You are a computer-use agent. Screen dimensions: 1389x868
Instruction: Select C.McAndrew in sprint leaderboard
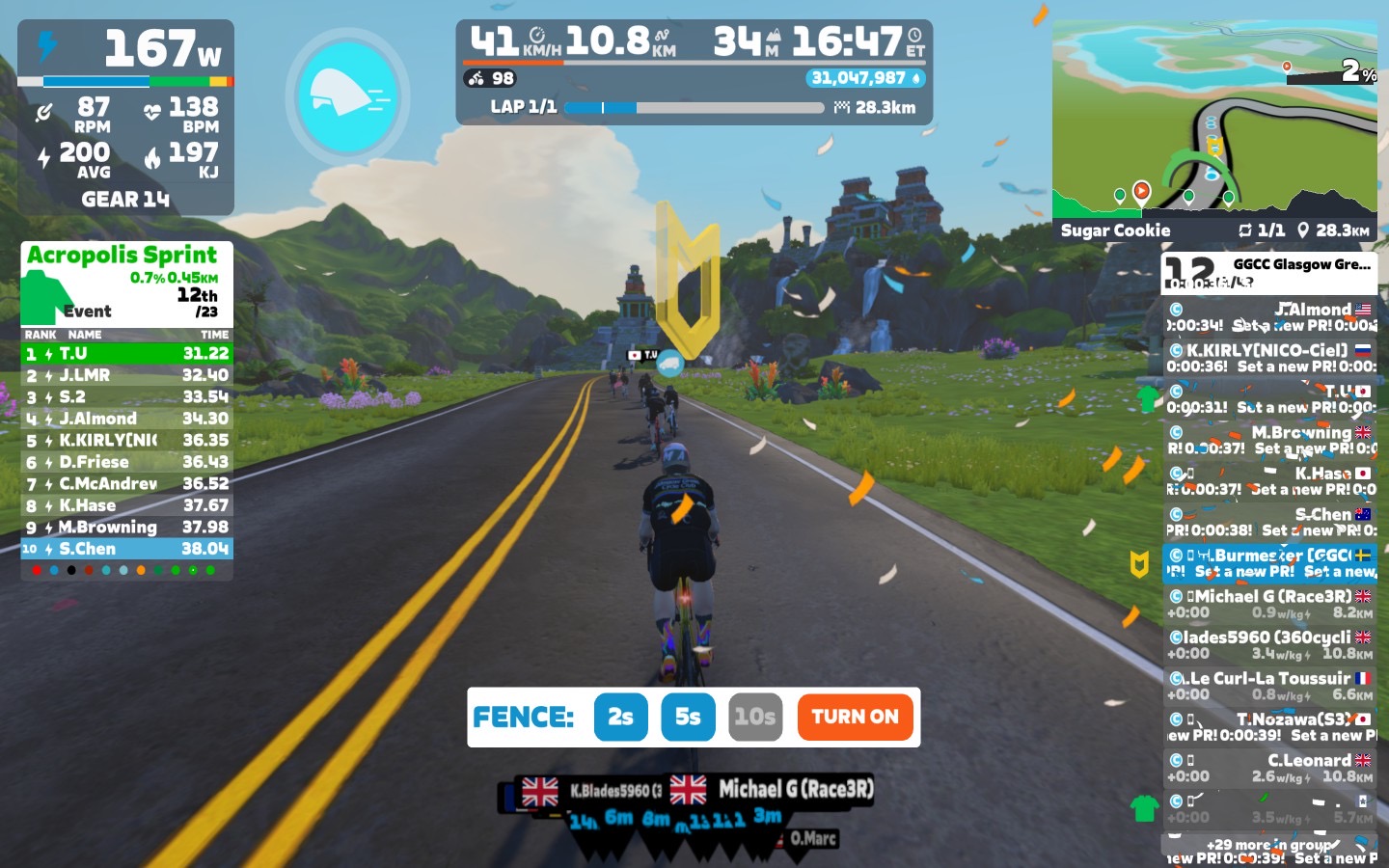point(126,483)
